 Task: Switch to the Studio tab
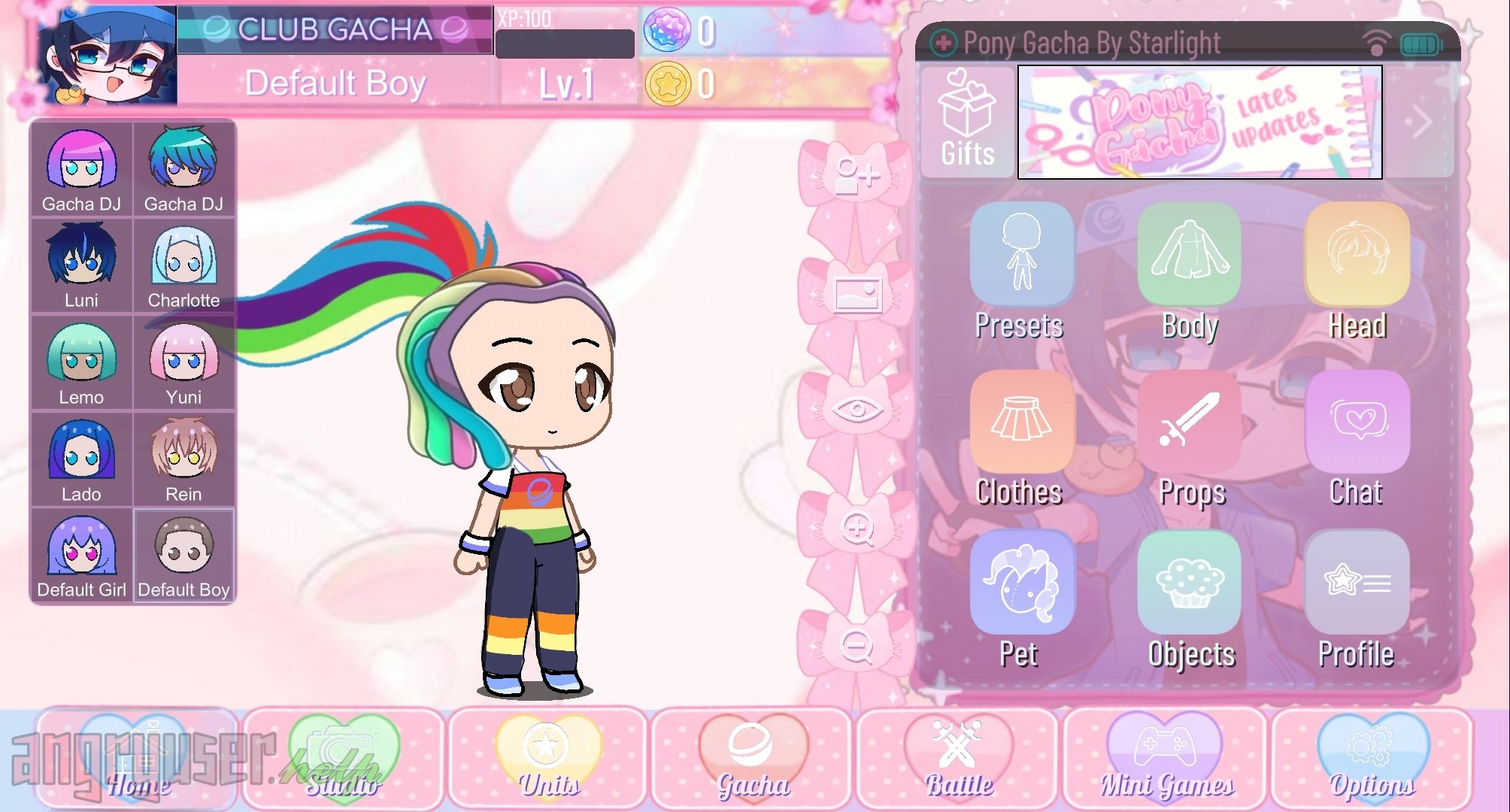coord(343,758)
